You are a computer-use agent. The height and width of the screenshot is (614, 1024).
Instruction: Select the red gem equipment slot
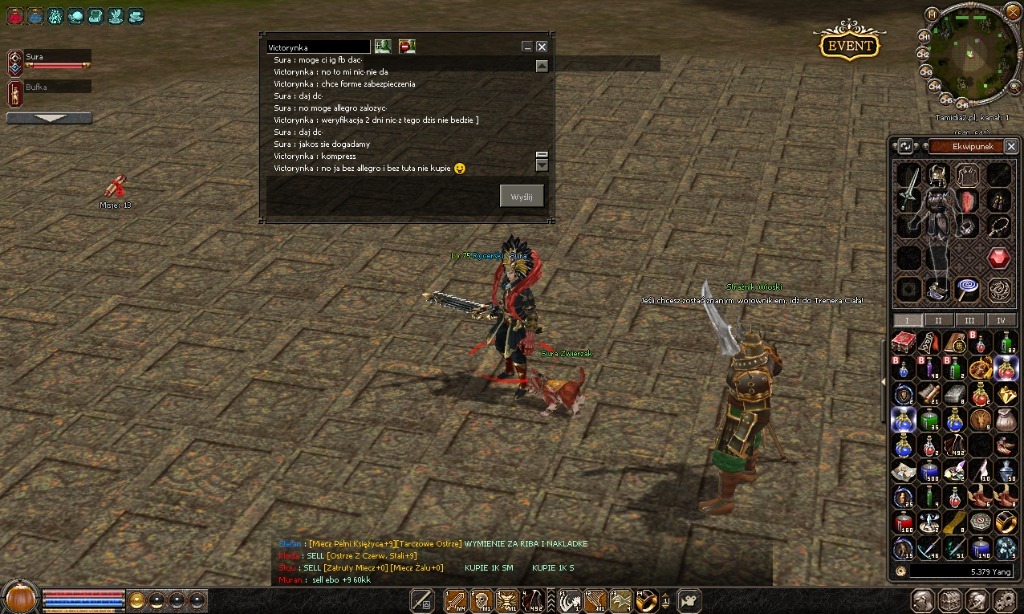(1000, 258)
